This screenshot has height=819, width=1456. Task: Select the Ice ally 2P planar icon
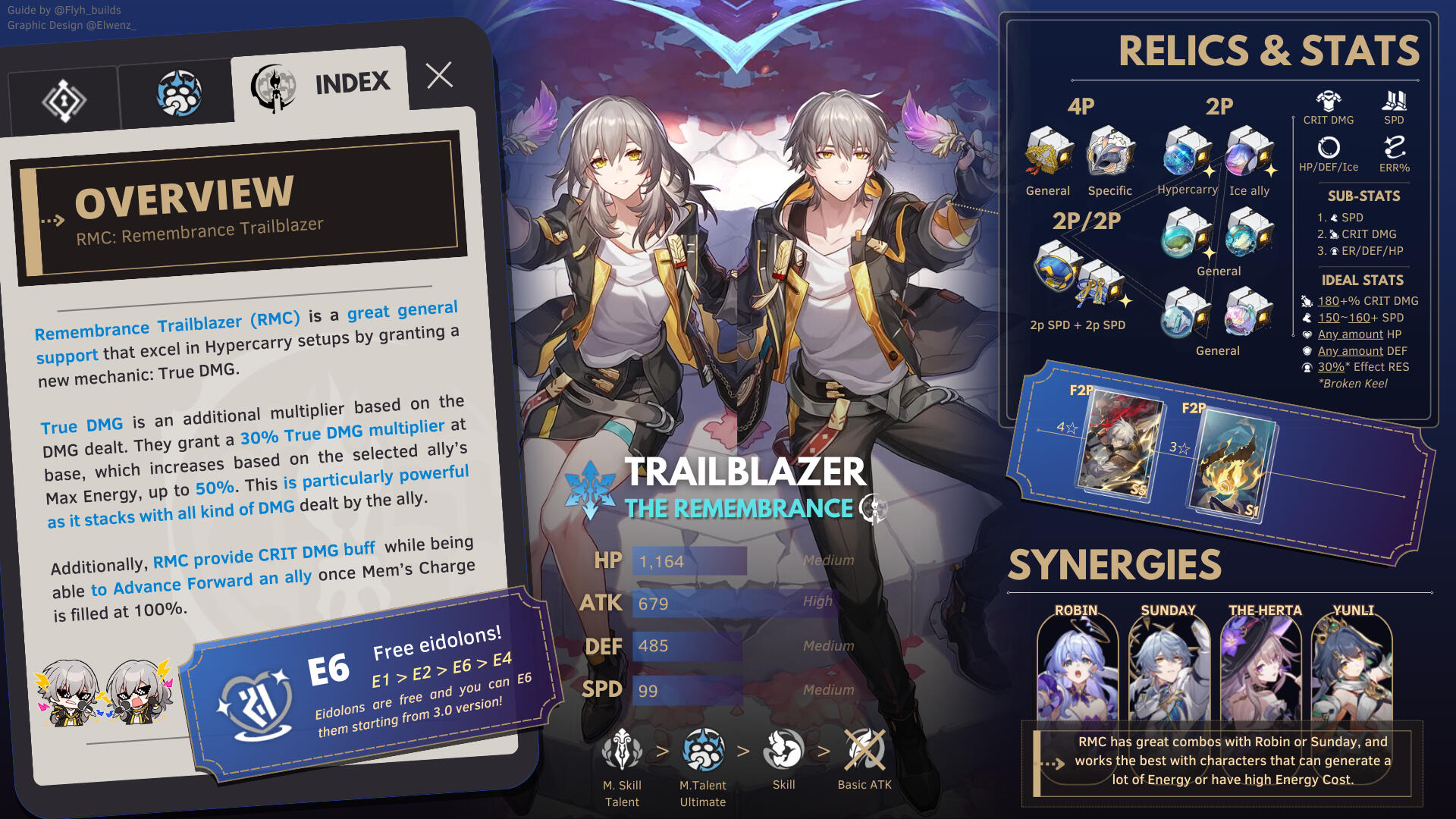point(1249,152)
